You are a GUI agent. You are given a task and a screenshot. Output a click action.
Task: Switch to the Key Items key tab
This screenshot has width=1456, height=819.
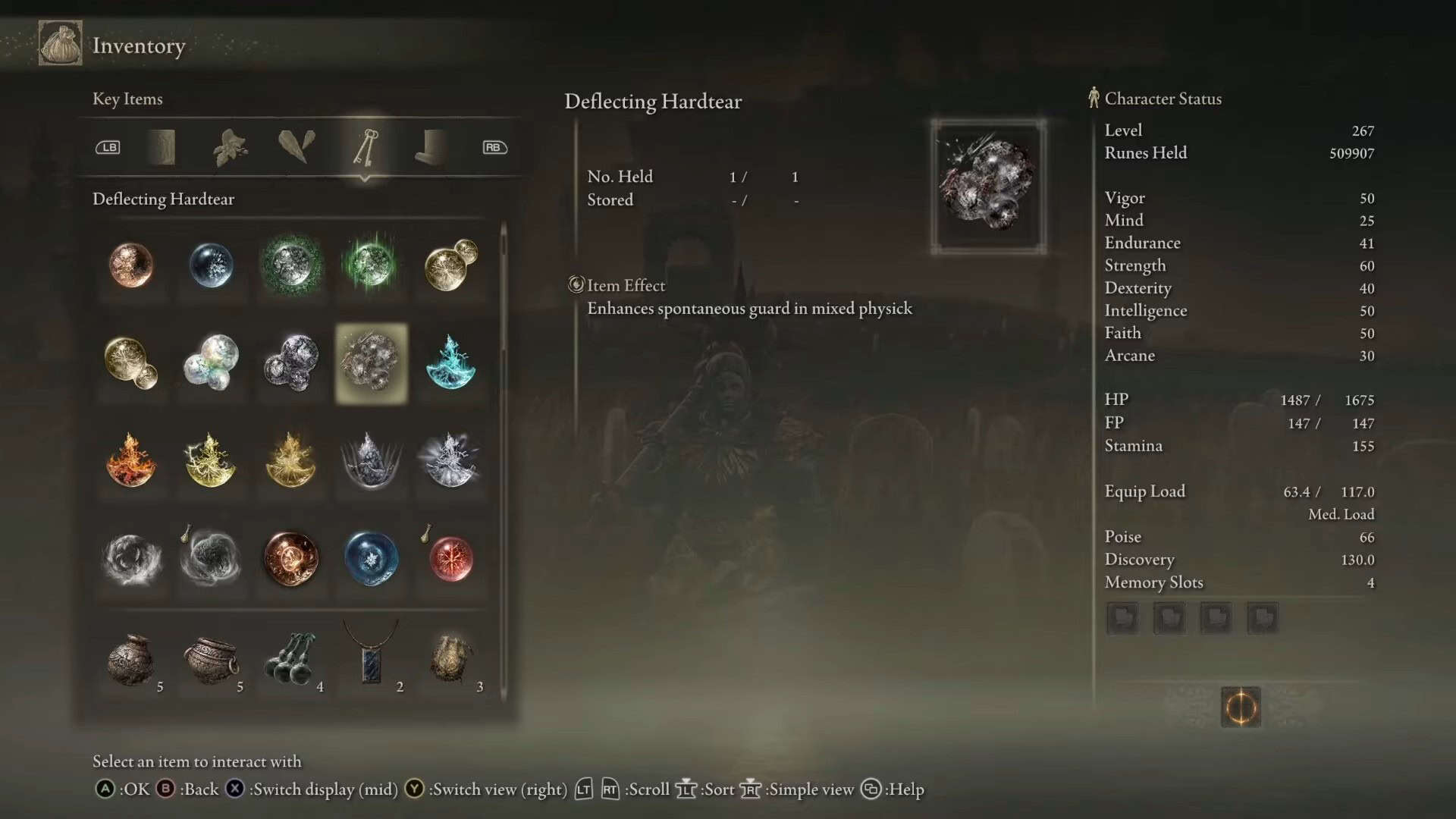pyautogui.click(x=366, y=147)
